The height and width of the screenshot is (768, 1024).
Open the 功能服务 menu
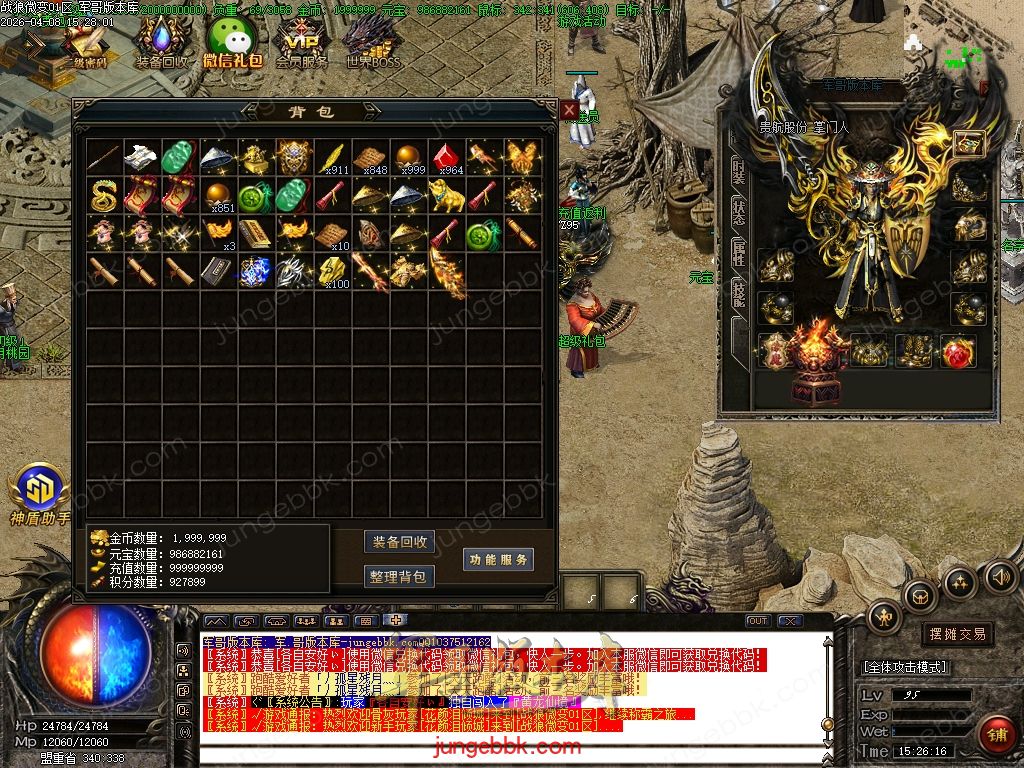[x=498, y=559]
